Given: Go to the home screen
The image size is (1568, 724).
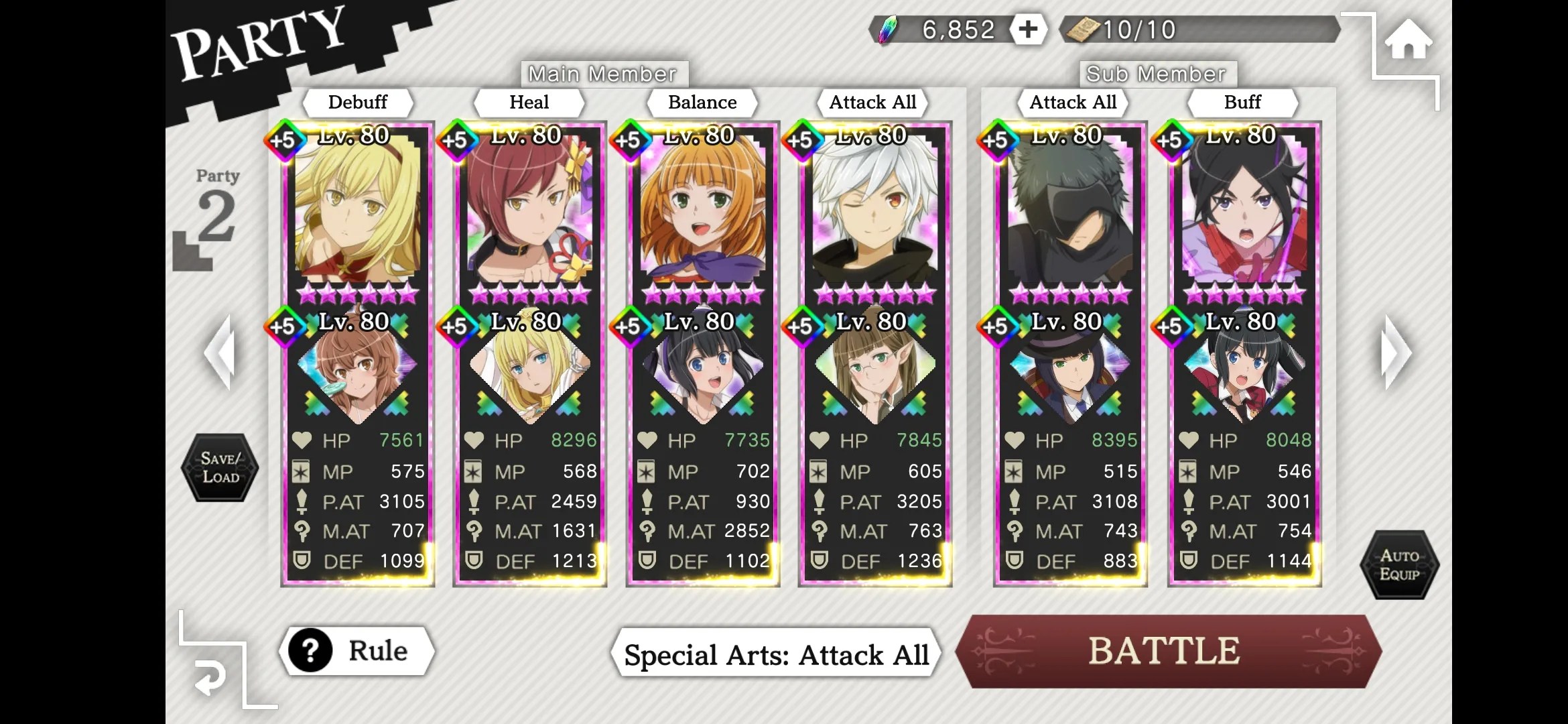Looking at the screenshot, I should (1408, 40).
